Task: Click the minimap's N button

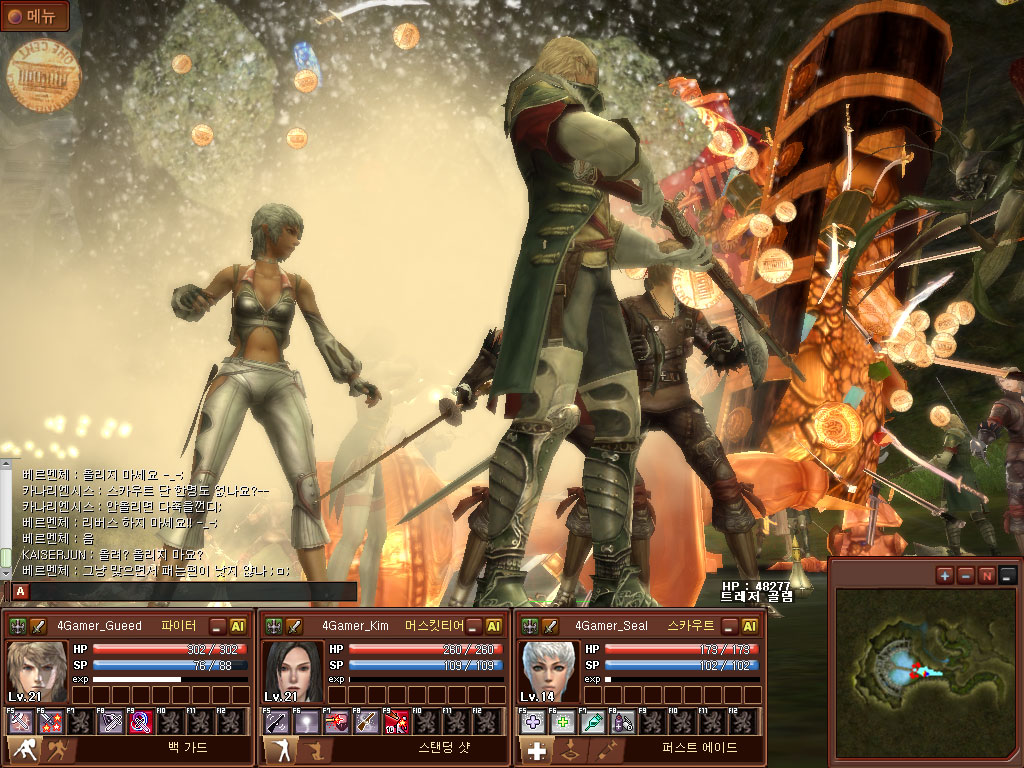Action: pos(987,575)
